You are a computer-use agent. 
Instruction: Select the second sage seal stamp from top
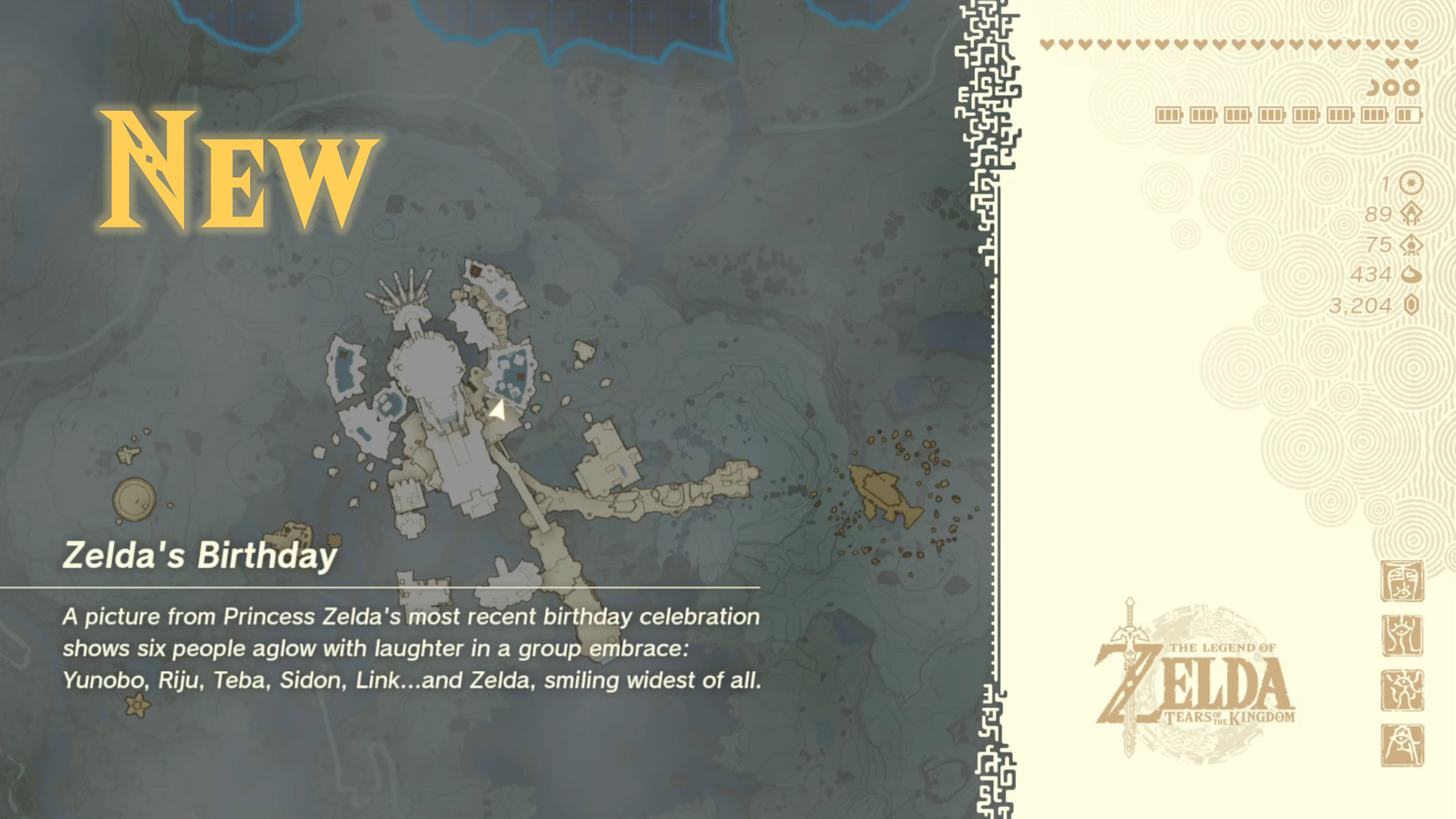point(1403,636)
